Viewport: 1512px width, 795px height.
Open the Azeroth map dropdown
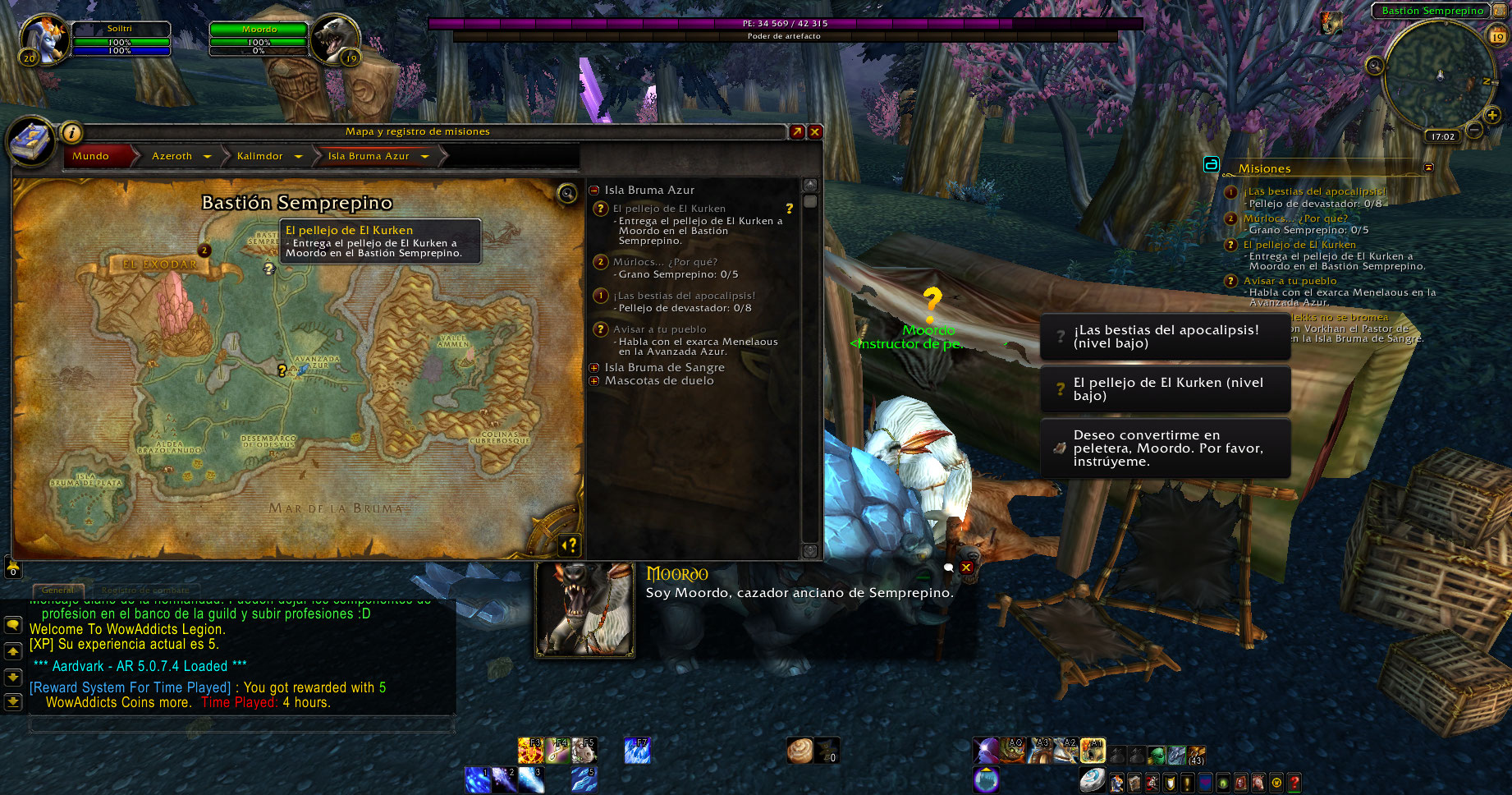click(x=208, y=156)
